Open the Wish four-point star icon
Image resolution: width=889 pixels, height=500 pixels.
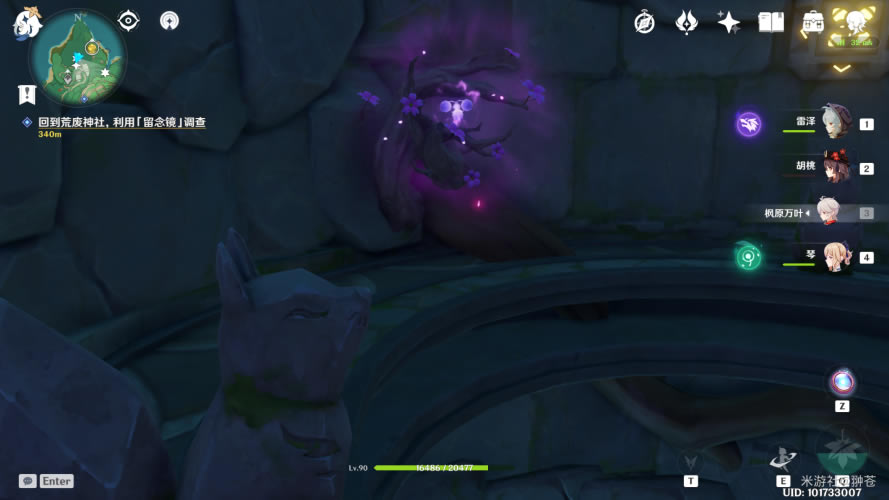[x=729, y=22]
